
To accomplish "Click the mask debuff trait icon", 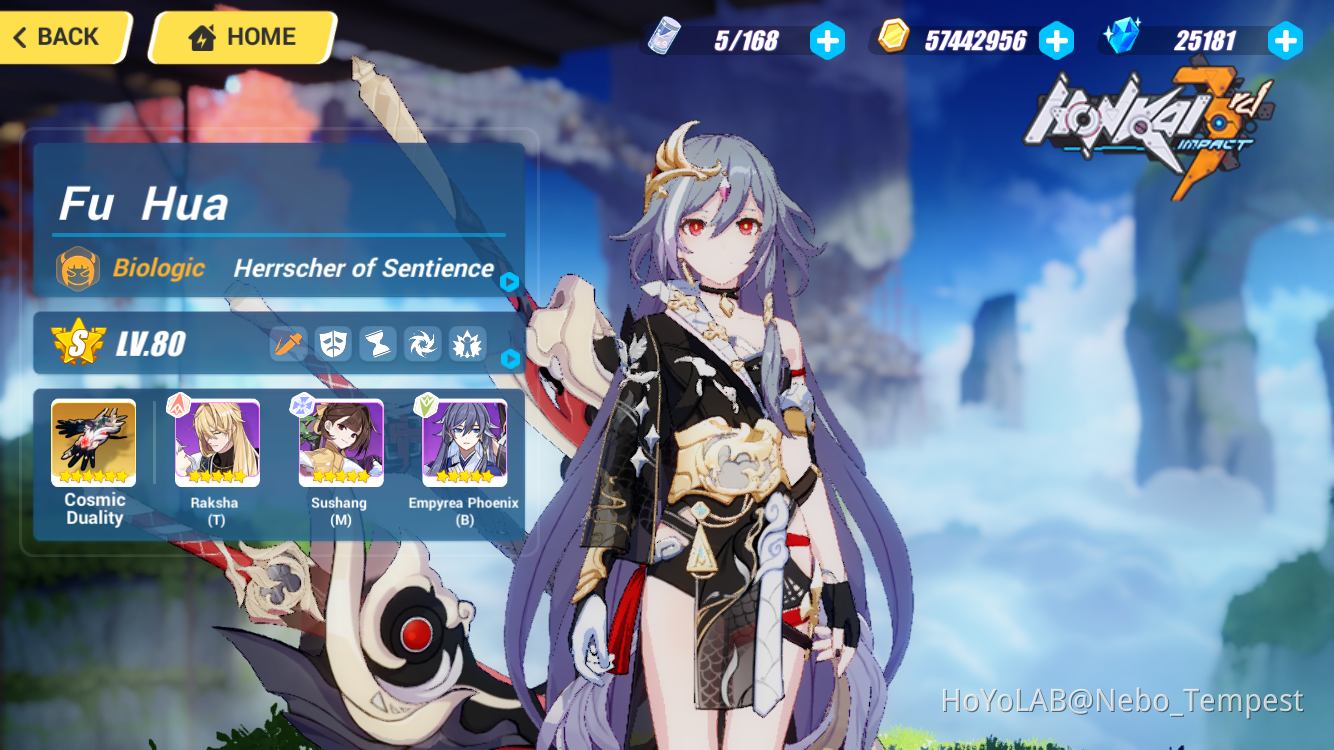I will 333,343.
